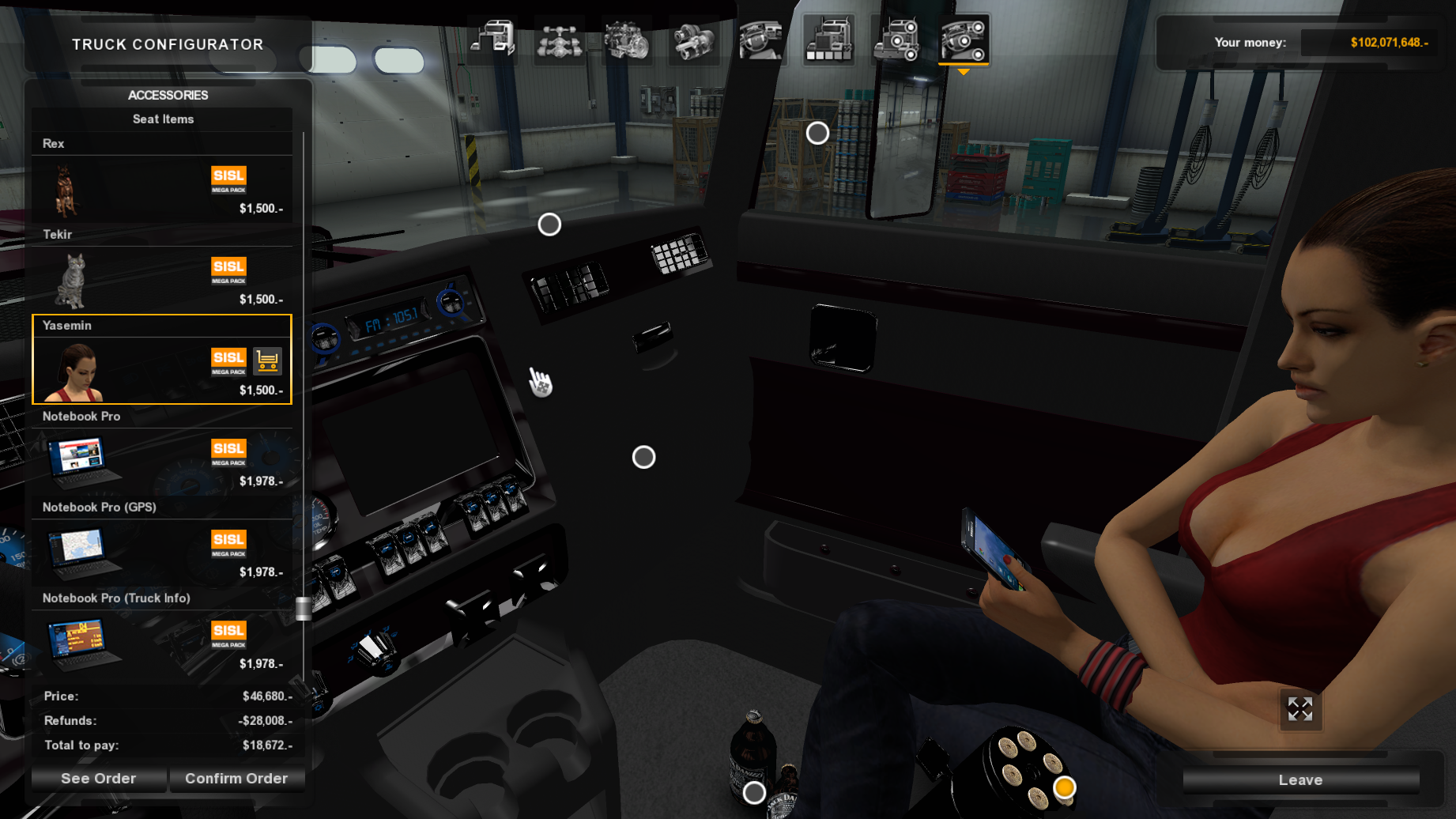Leave the truck configurator
1456x819 pixels.
(x=1300, y=780)
